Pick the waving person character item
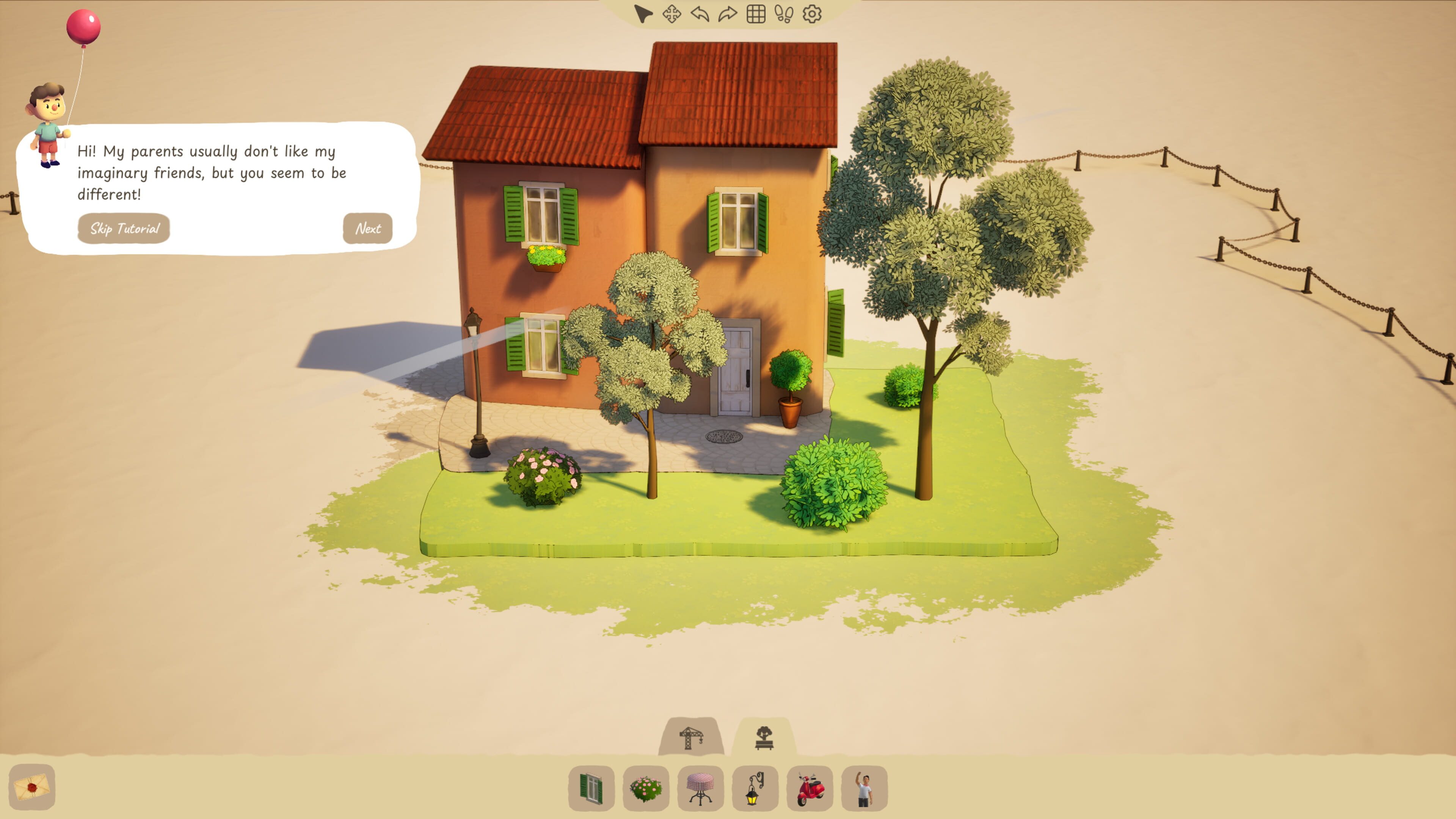This screenshot has width=1456, height=819. pos(864,788)
